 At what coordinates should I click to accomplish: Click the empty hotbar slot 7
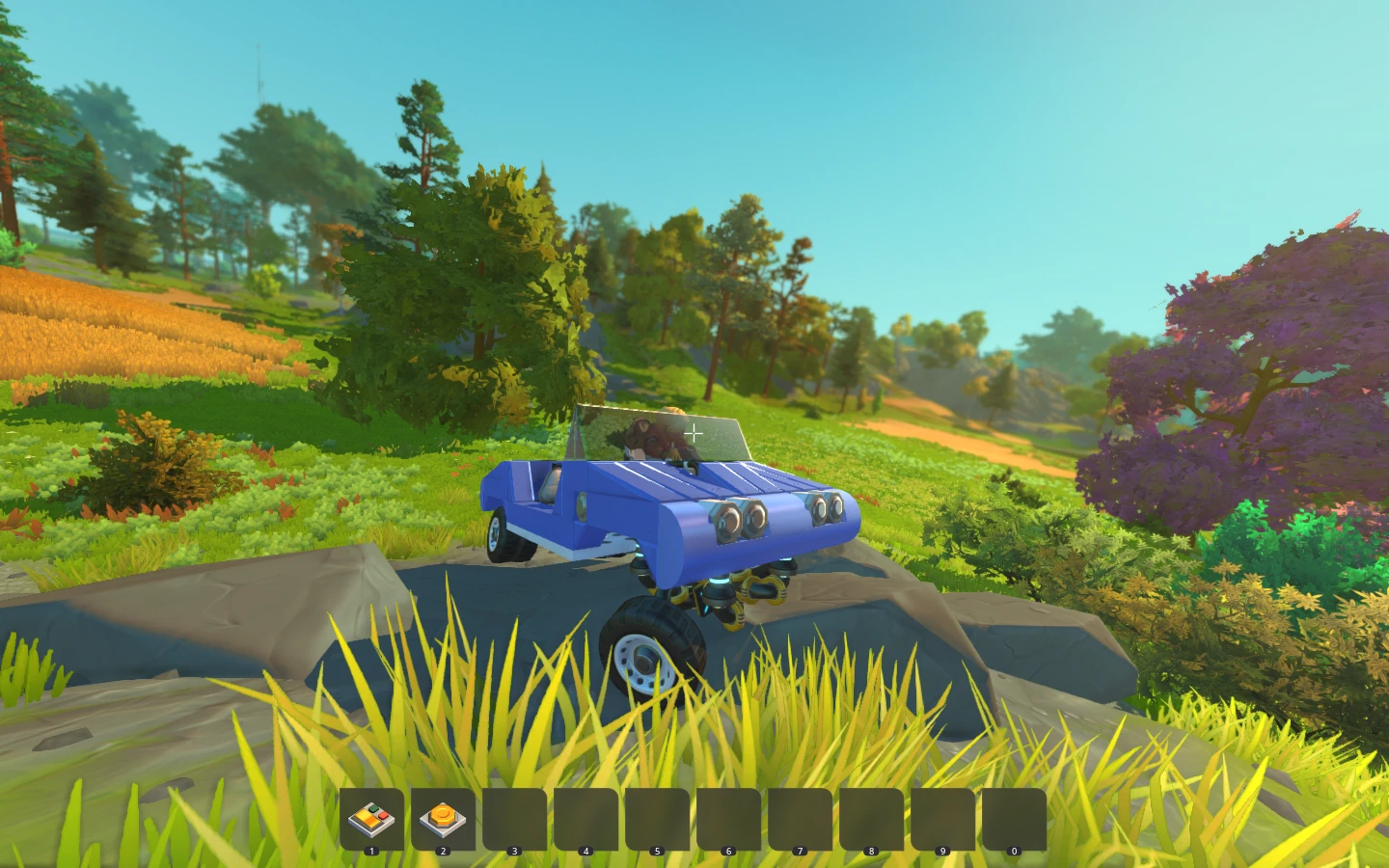[800, 819]
